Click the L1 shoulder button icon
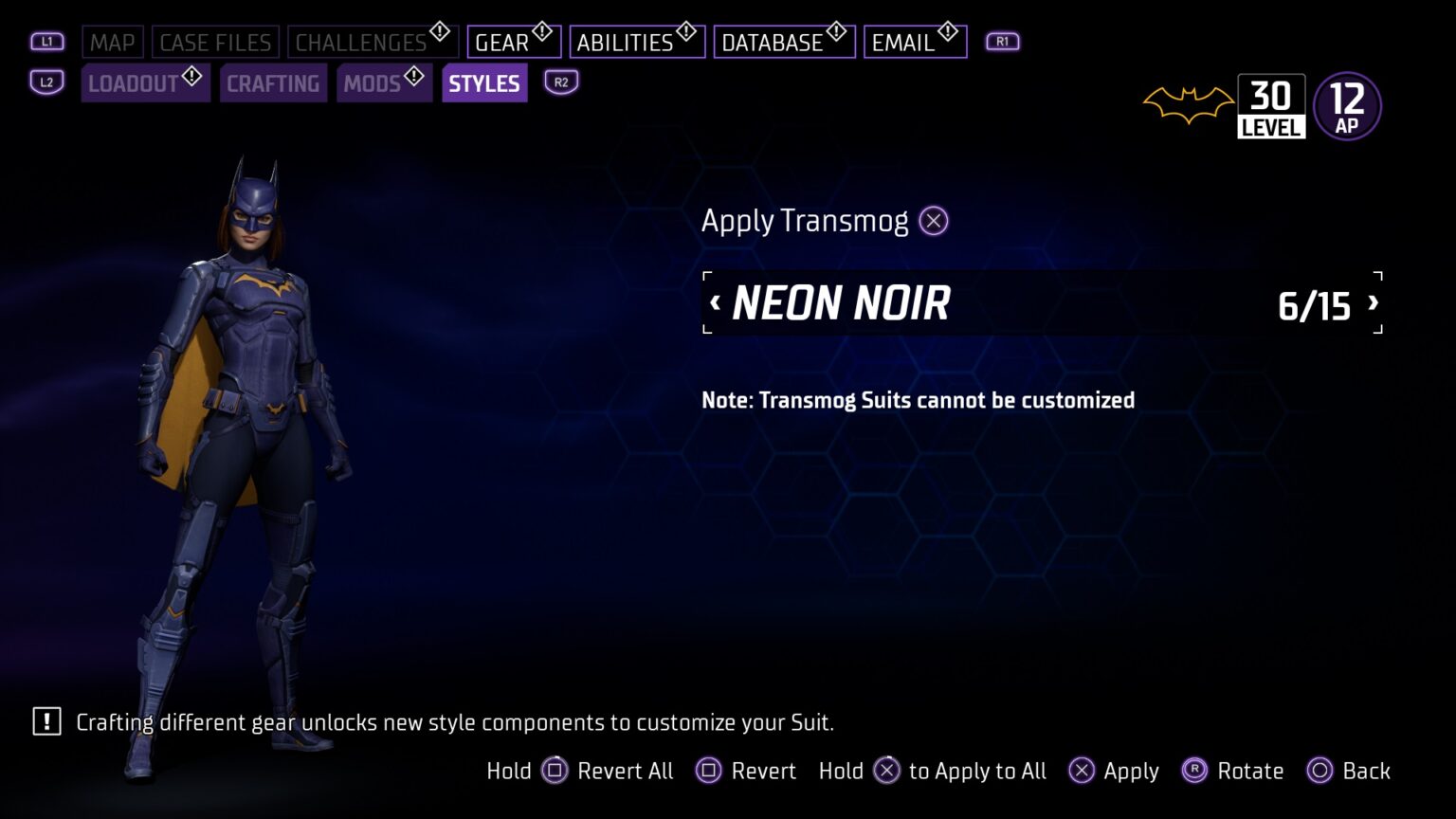This screenshot has height=819, width=1456. (46, 42)
